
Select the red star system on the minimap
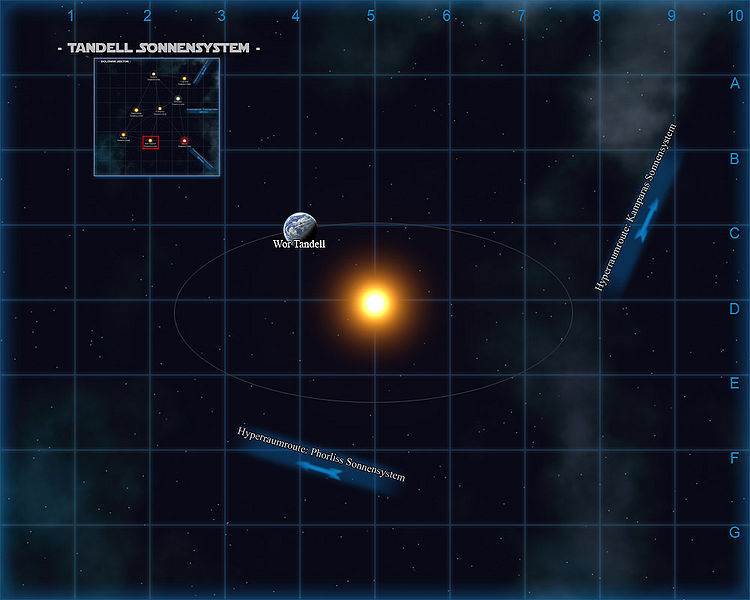coord(185,141)
